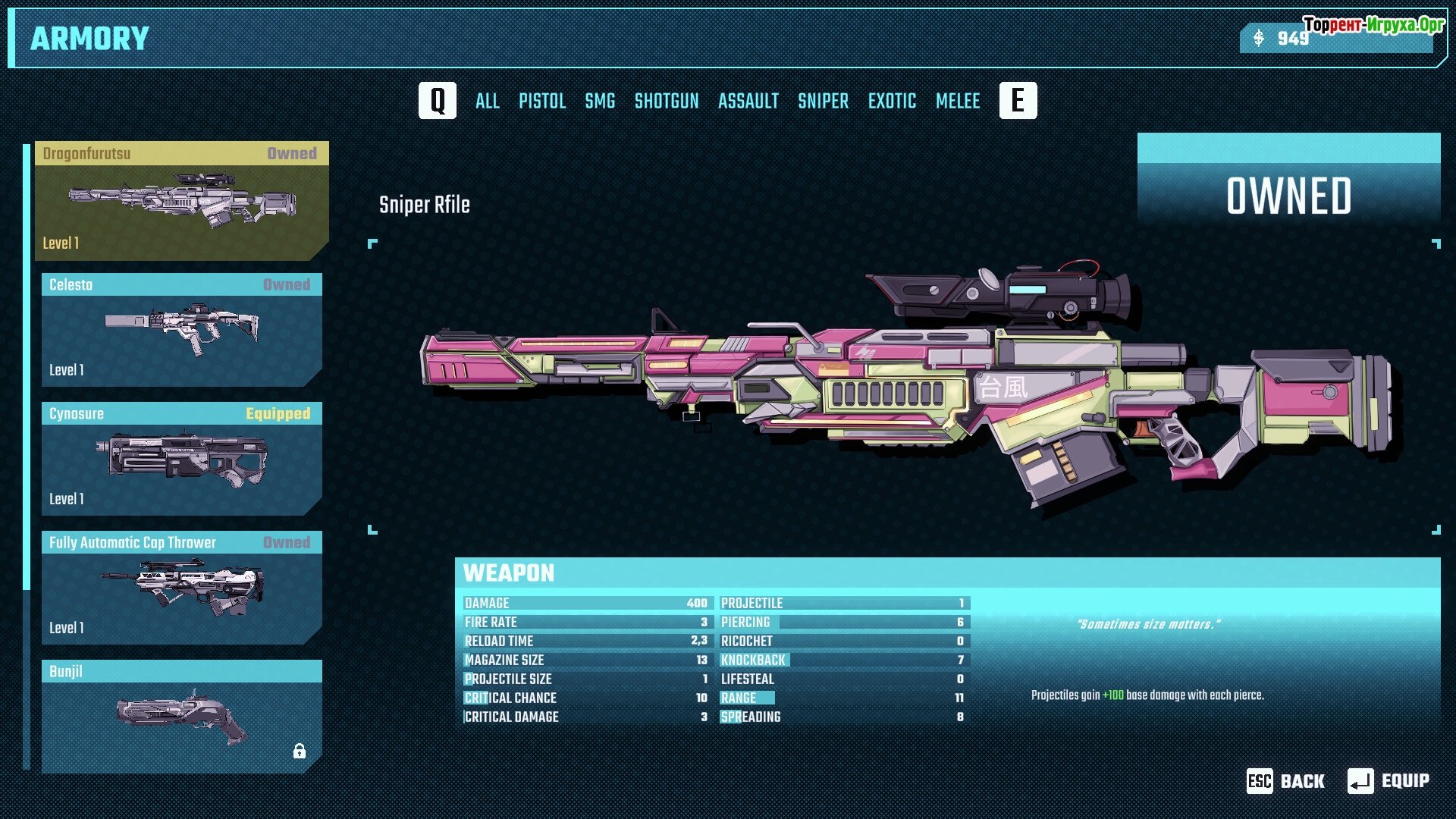Select the equipped Cynosure weapon card
This screenshot has width=1456, height=819.
click(182, 459)
